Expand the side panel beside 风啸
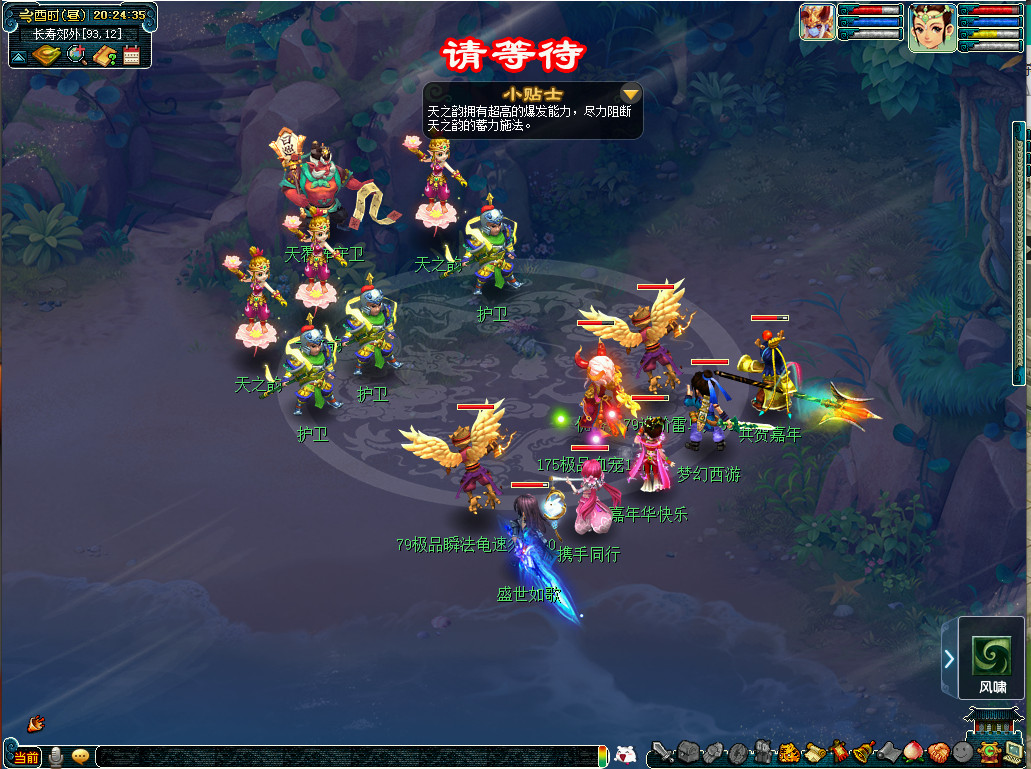 [x=948, y=658]
